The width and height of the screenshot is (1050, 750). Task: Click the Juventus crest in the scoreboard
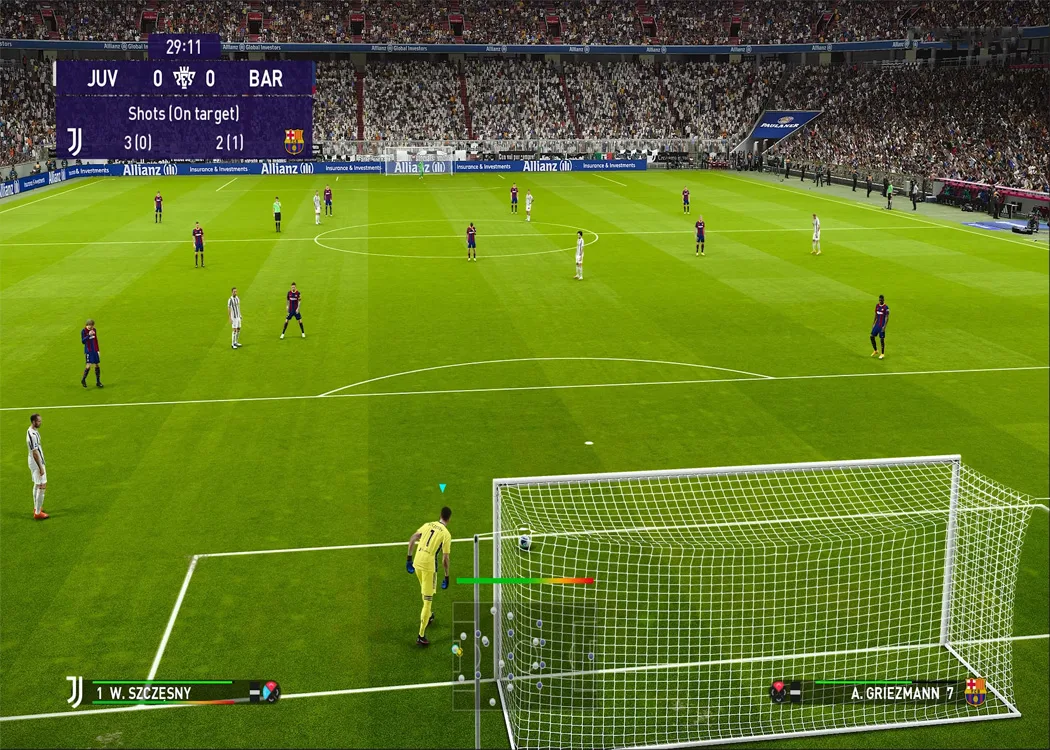coord(75,142)
